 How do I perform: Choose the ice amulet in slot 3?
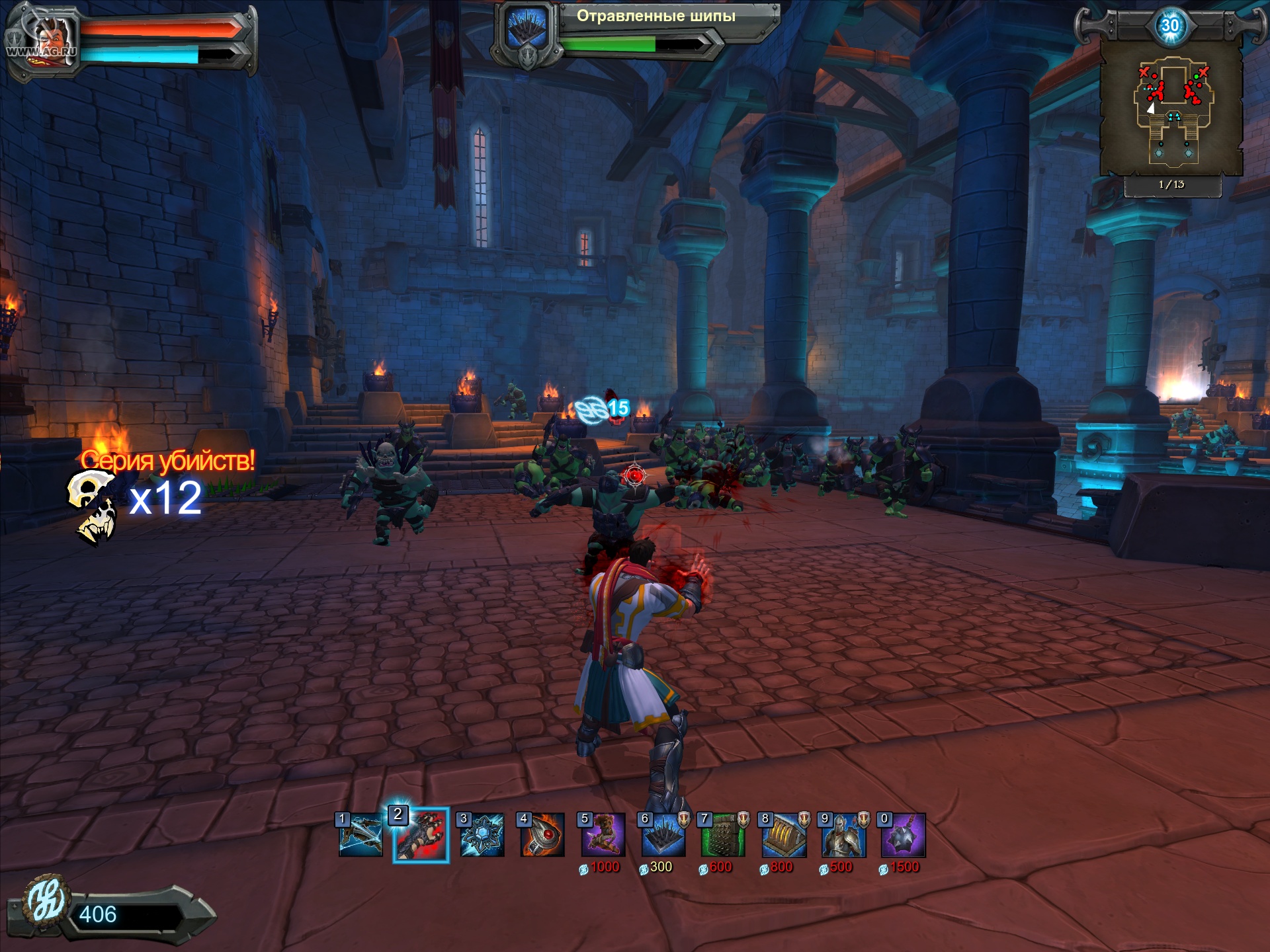[482, 836]
